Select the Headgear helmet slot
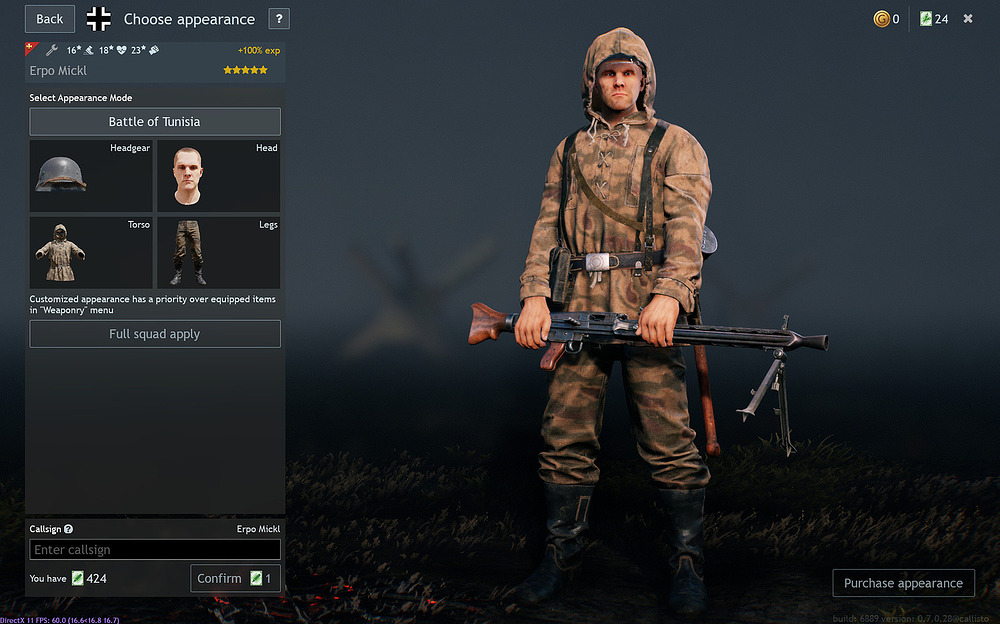 pyautogui.click(x=91, y=175)
